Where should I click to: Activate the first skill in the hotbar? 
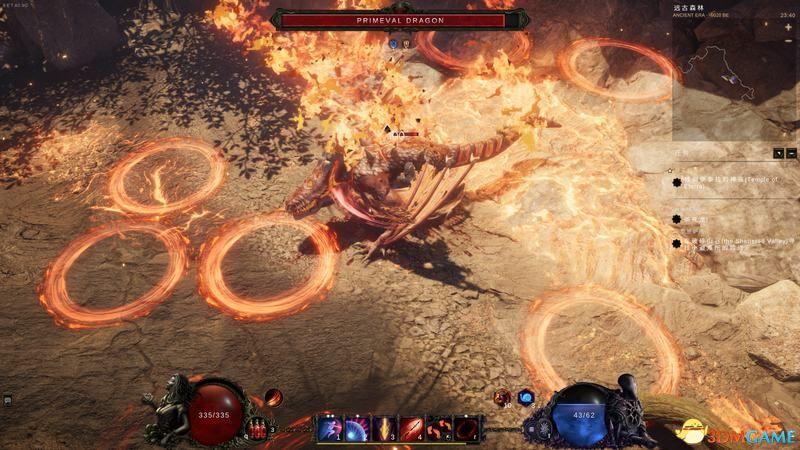coord(330,429)
